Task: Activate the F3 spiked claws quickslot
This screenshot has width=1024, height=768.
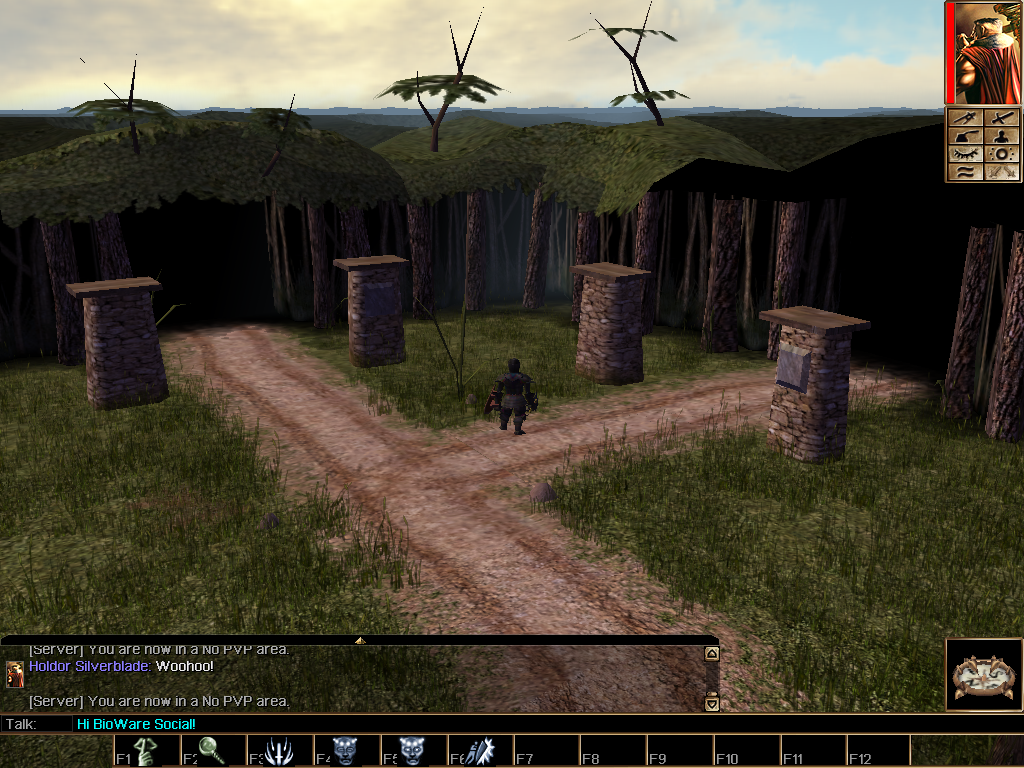Action: pos(279,751)
